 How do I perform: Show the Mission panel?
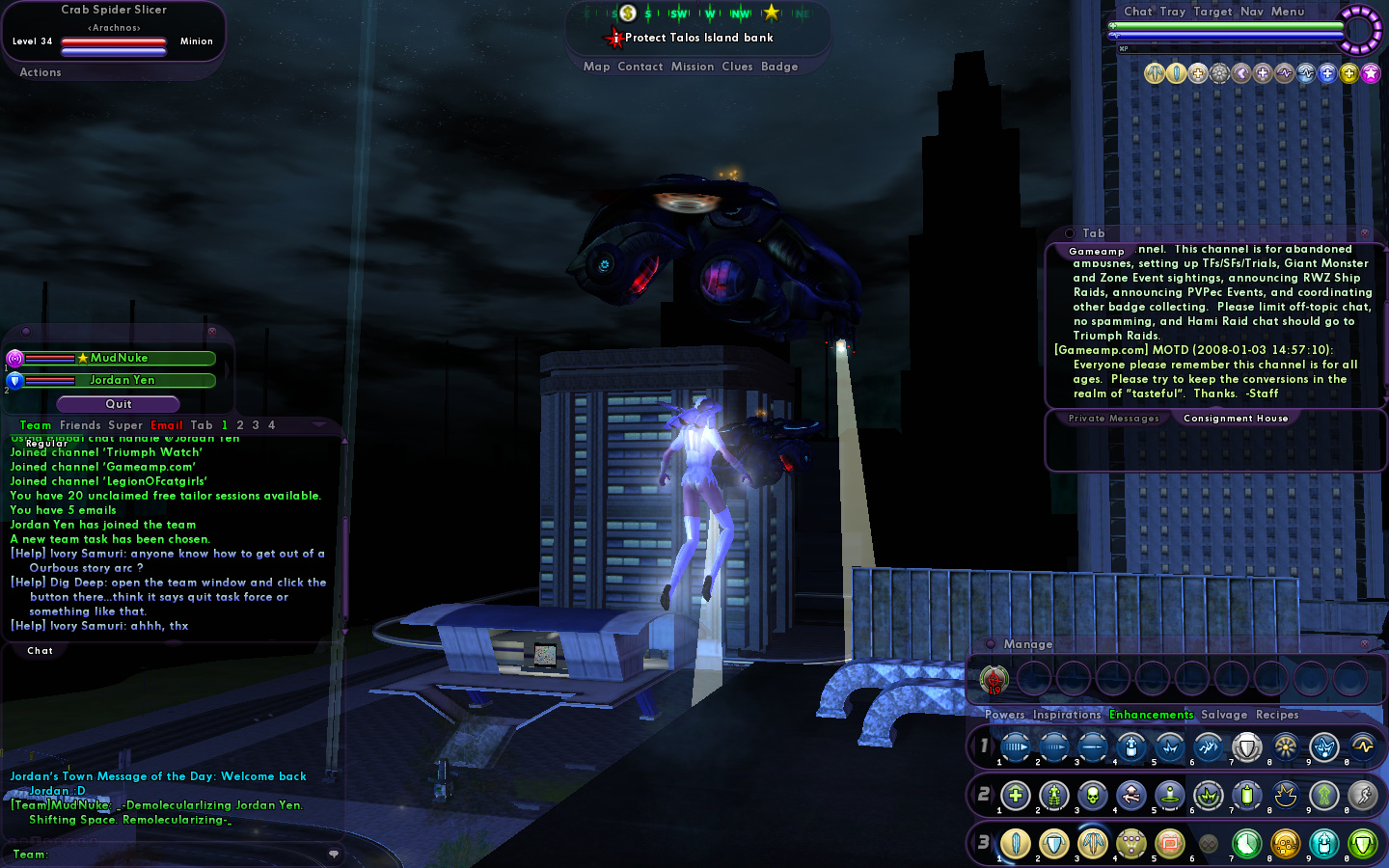[693, 67]
